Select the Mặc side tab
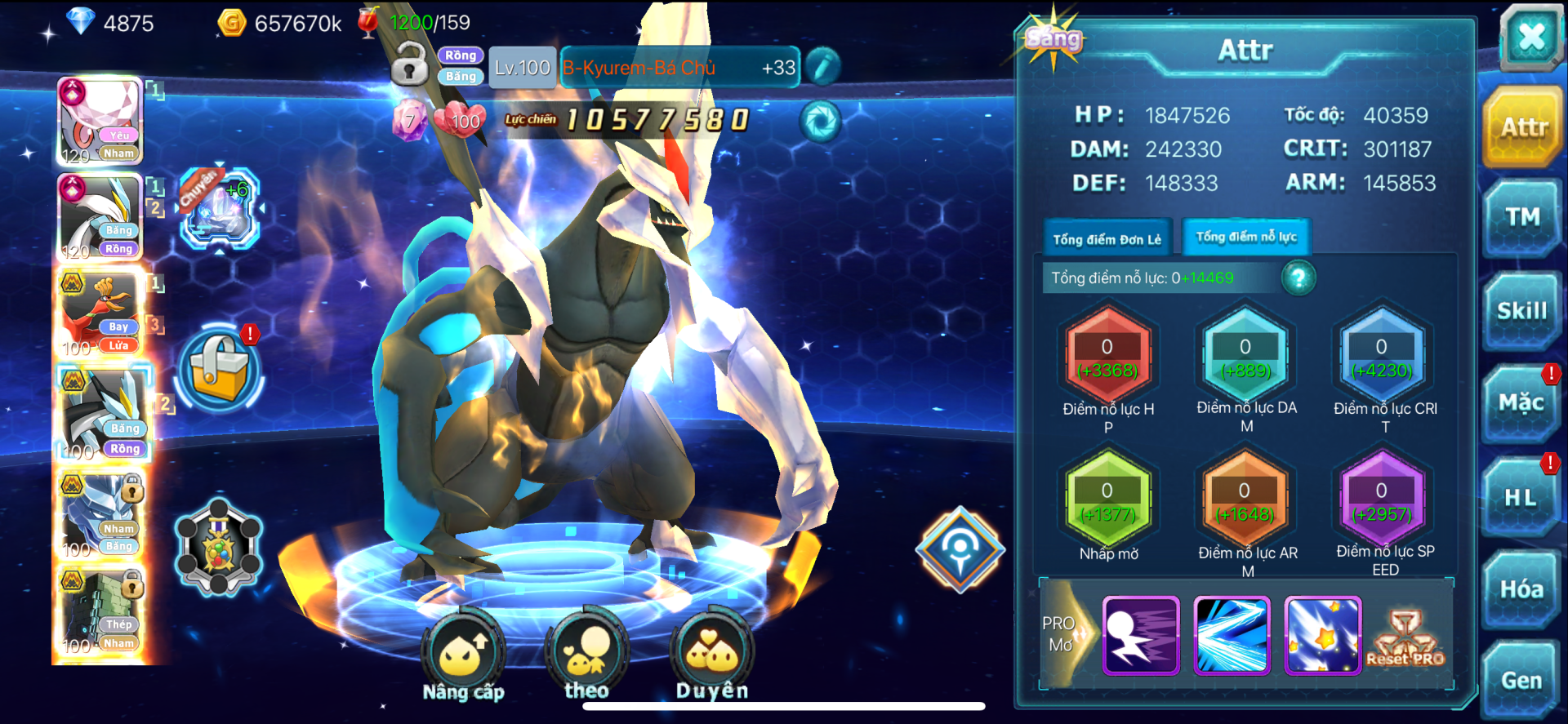1568x724 pixels. 1521,403
